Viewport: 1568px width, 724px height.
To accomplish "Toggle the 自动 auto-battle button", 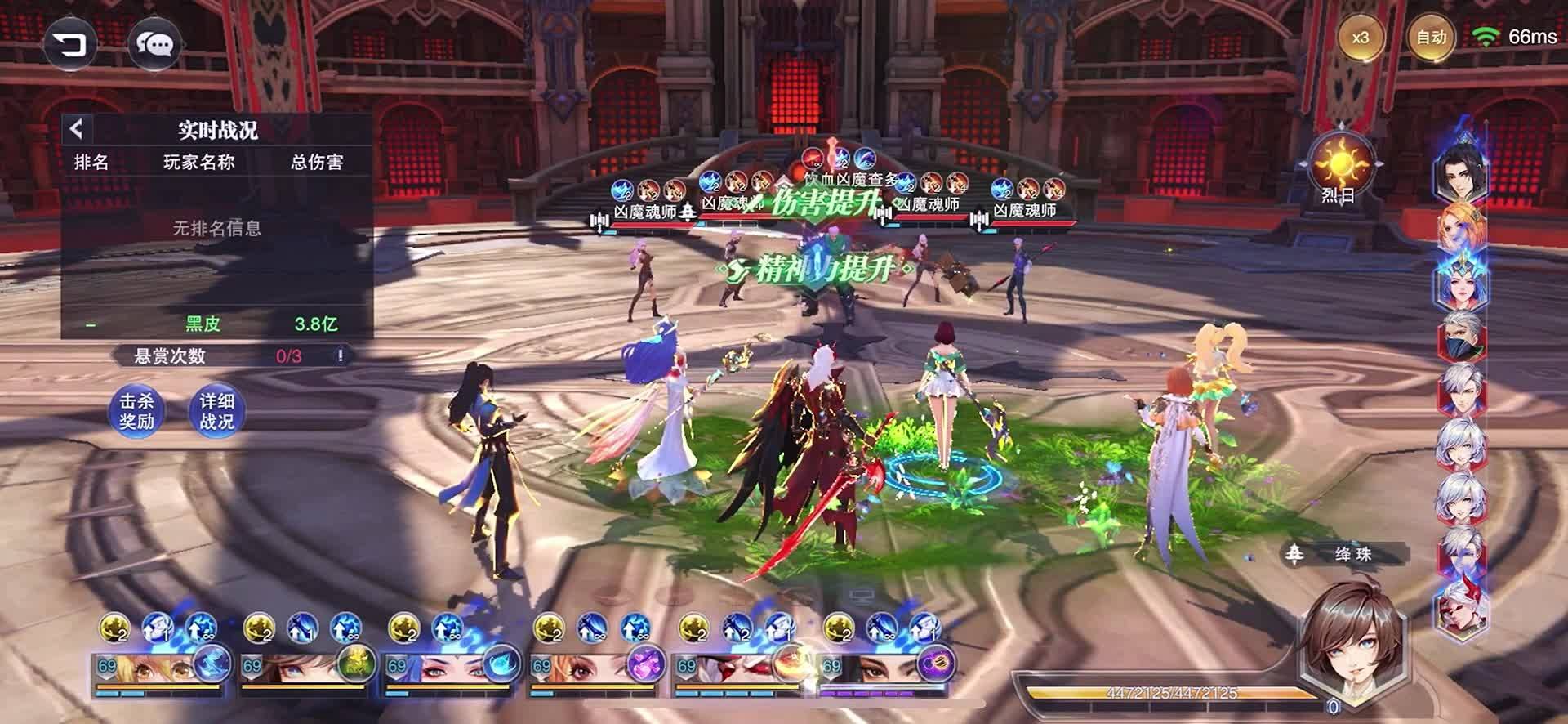I will click(1431, 38).
